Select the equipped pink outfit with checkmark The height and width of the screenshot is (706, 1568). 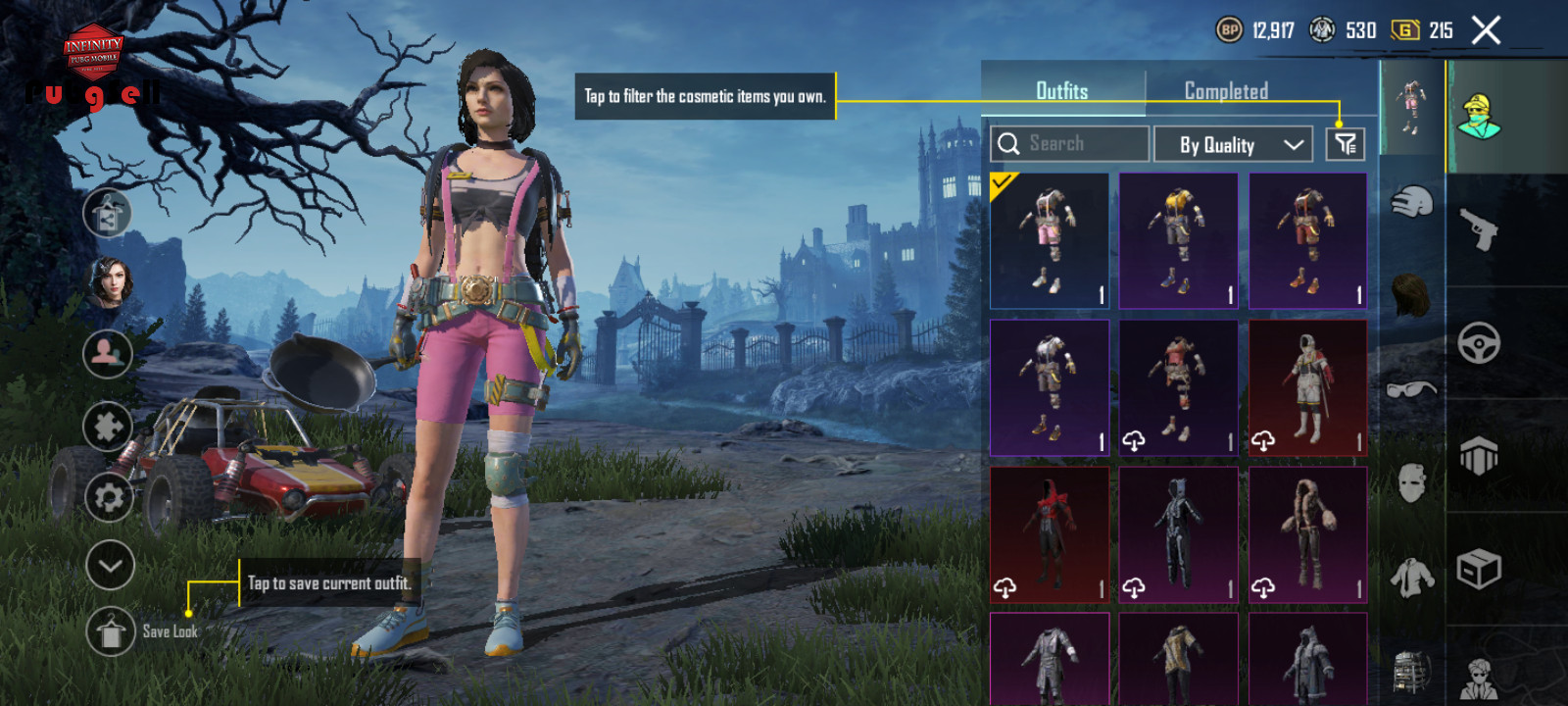(x=1050, y=241)
